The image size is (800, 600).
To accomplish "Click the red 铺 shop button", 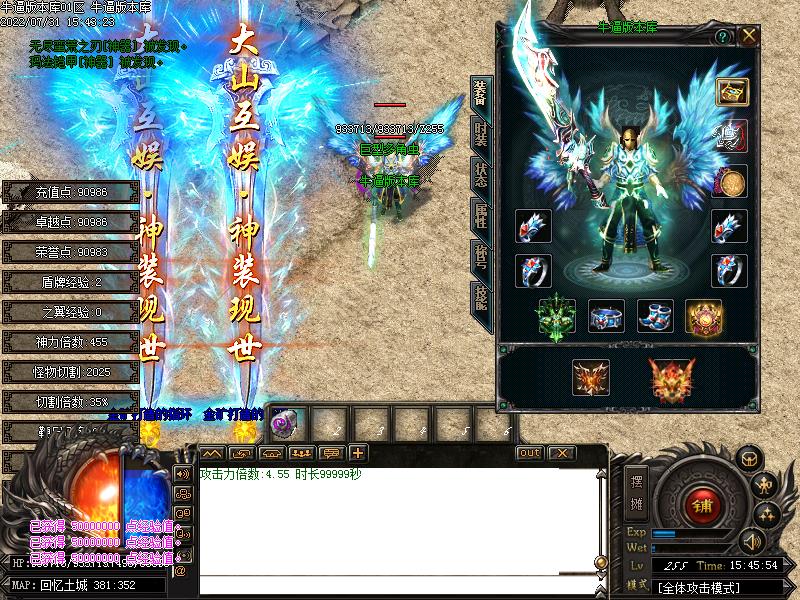I will coord(704,506).
